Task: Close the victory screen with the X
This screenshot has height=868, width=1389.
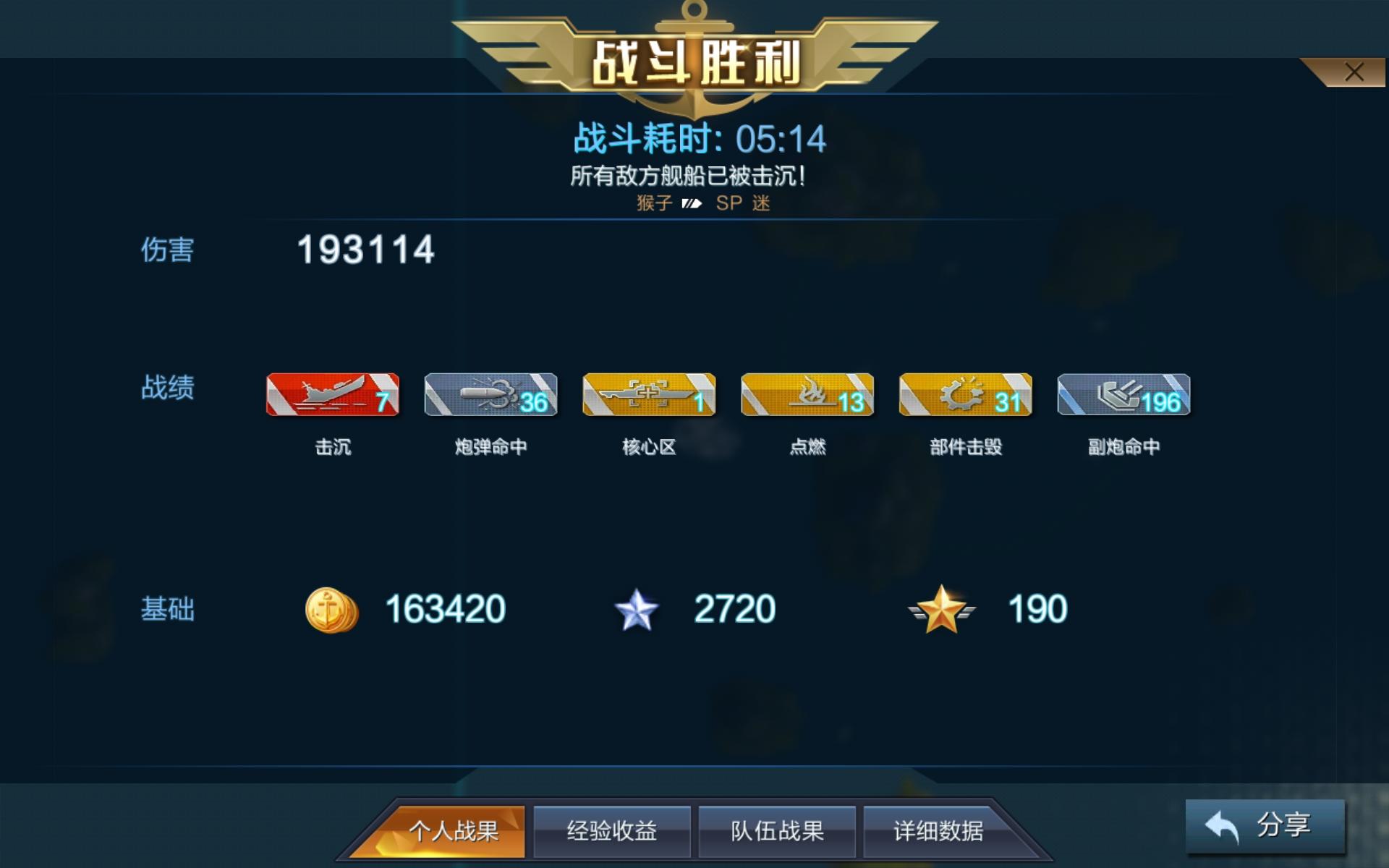Action: pyautogui.click(x=1354, y=71)
